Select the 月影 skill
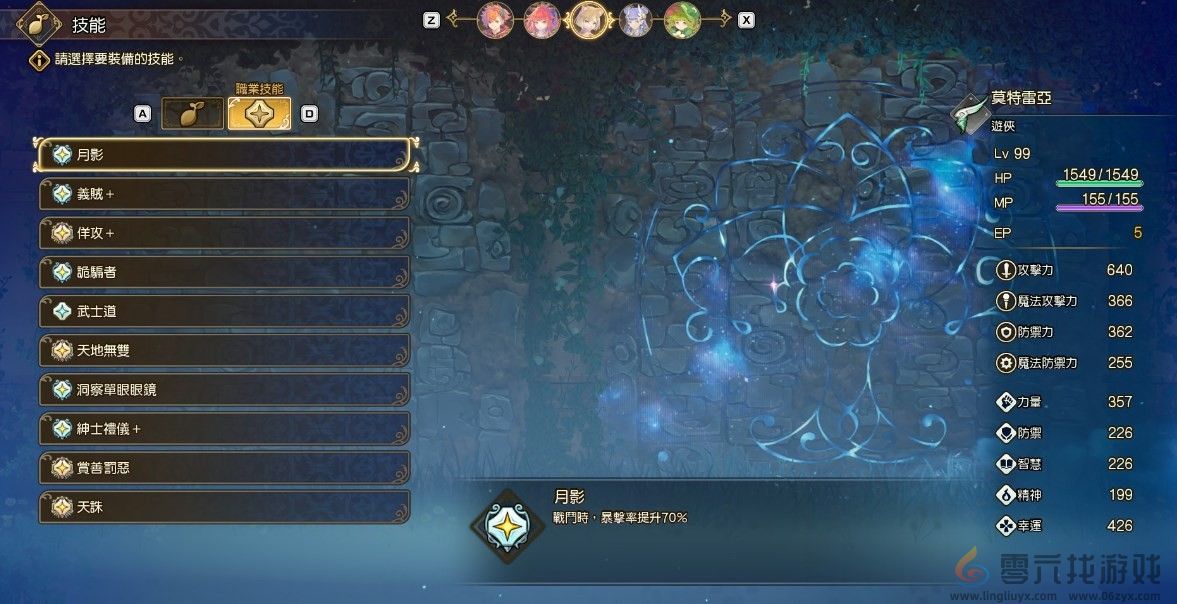Screen dimensions: 1177x604 pyautogui.click(x=225, y=155)
